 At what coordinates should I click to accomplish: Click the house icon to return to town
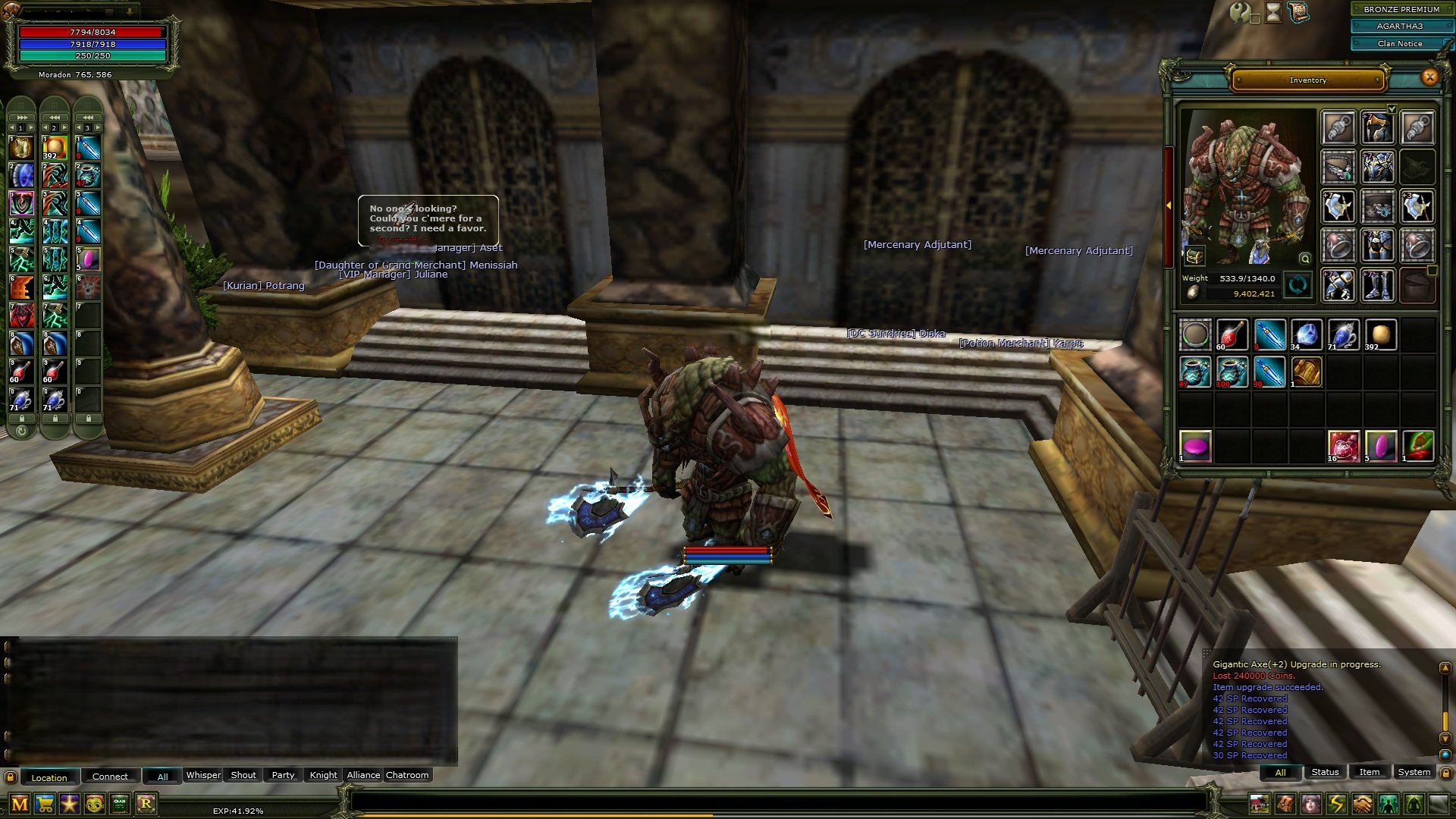(1260, 804)
